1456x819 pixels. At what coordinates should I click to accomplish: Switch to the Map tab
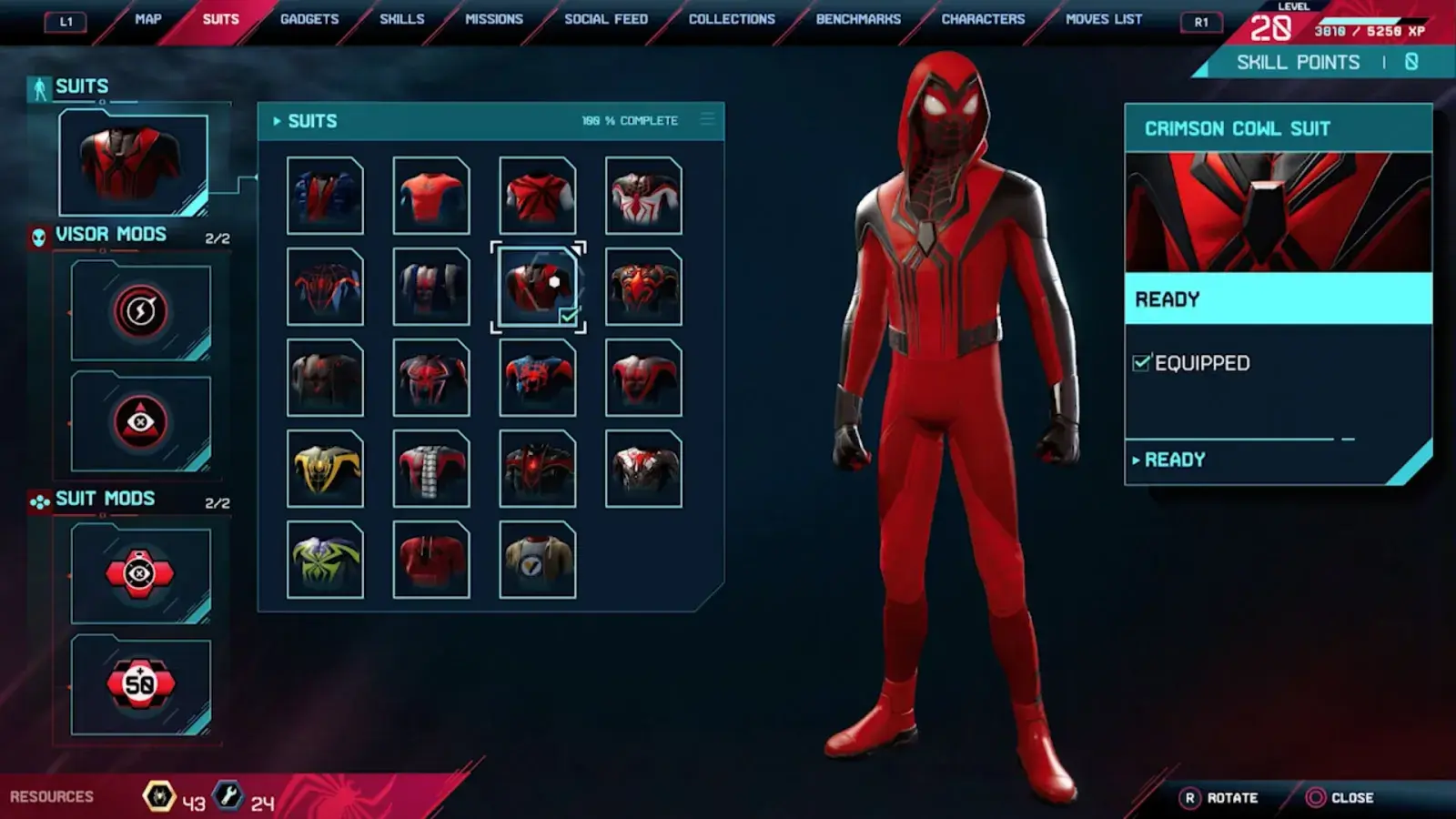[x=147, y=19]
